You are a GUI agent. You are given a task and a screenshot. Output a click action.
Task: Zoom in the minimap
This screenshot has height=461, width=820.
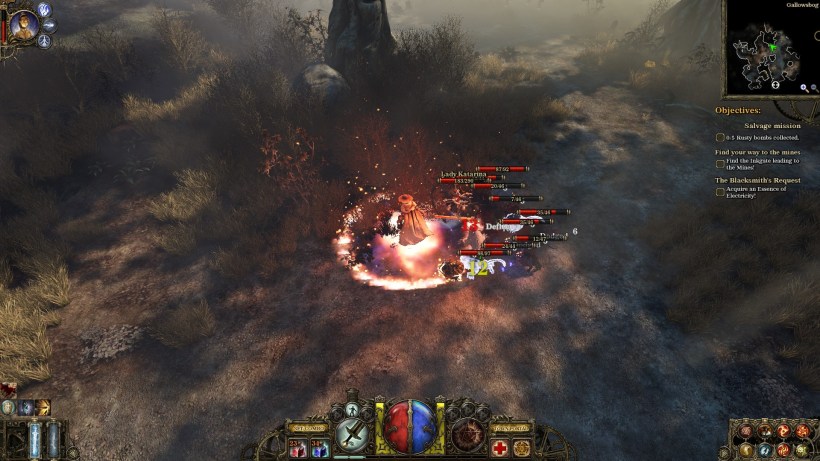tap(803, 88)
